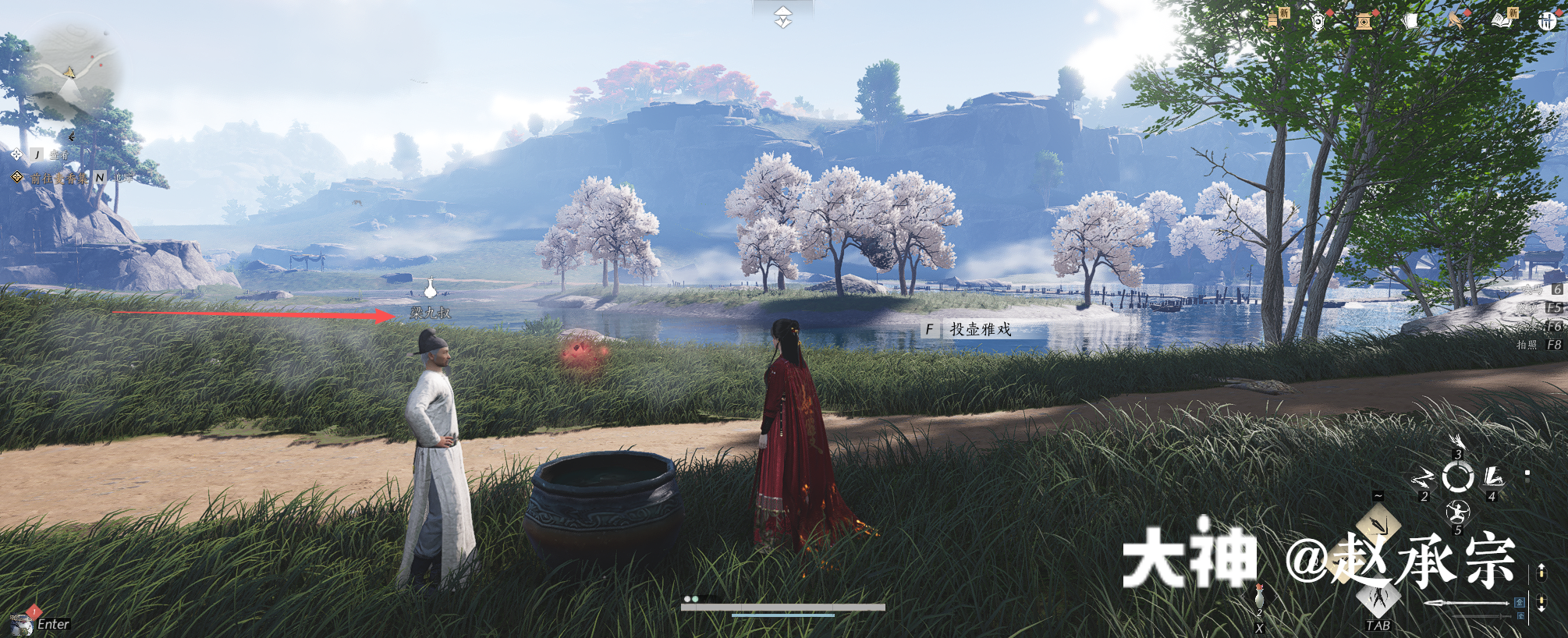Open the chat box beside Enter

coord(23,623)
